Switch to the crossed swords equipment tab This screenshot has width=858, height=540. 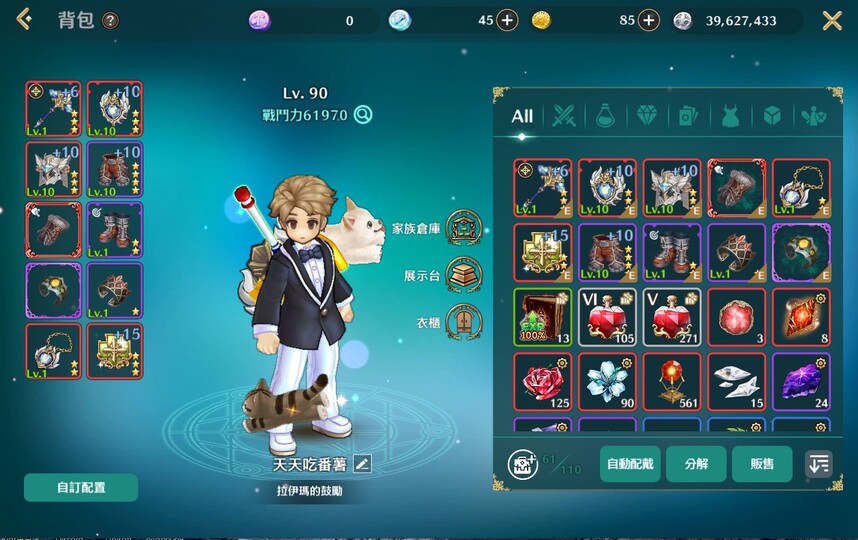(x=565, y=116)
